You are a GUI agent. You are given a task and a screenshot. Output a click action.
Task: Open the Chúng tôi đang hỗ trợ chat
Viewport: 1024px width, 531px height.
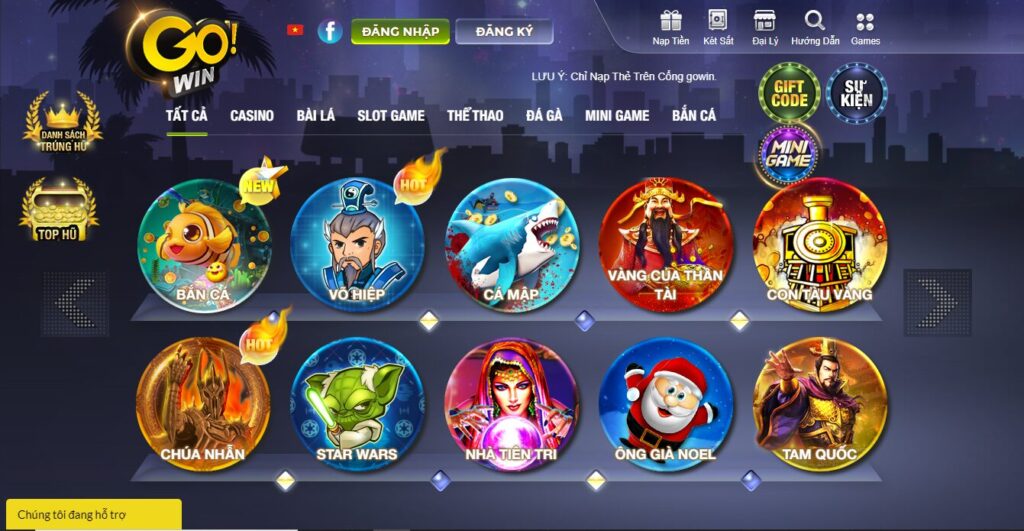tap(92, 514)
